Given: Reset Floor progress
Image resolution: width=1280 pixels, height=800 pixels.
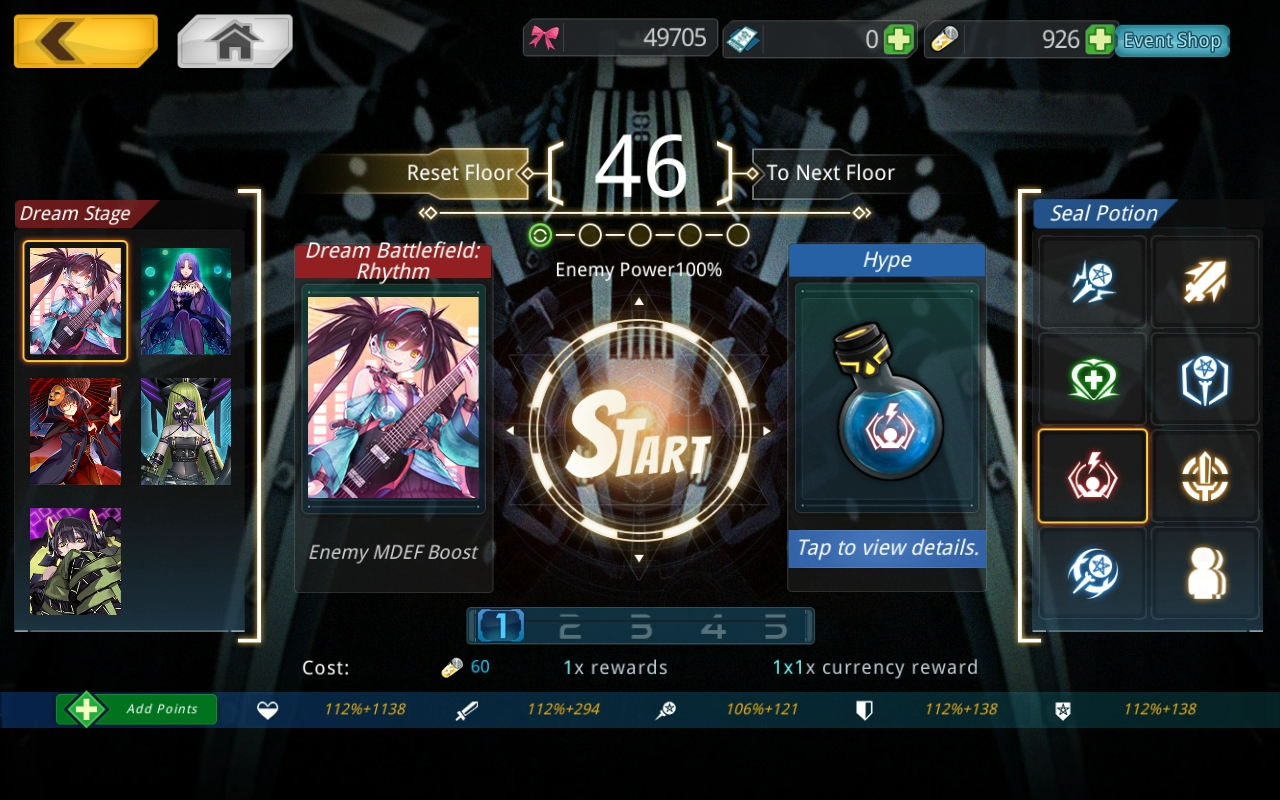Looking at the screenshot, I should point(459,173).
